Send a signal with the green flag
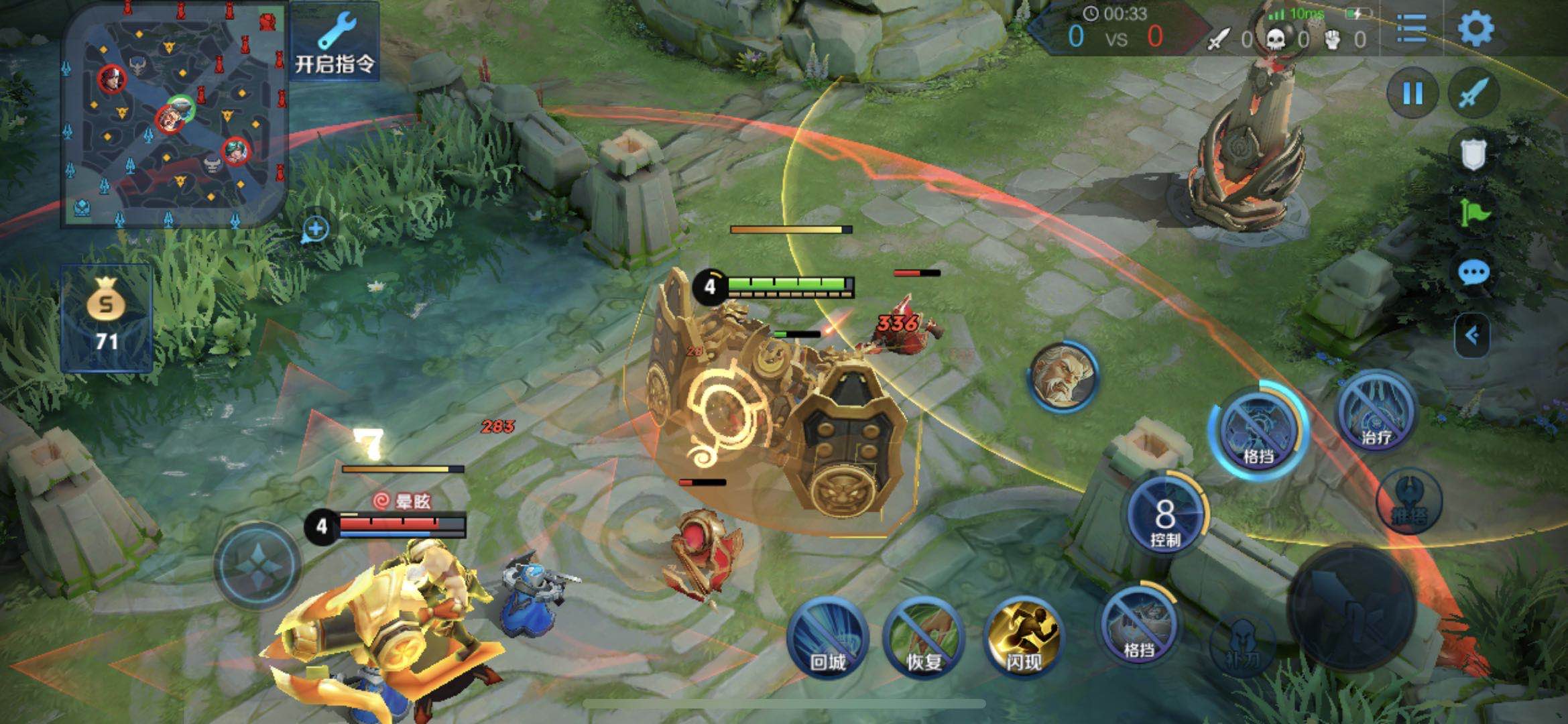This screenshot has height=724, width=1568. (1473, 213)
